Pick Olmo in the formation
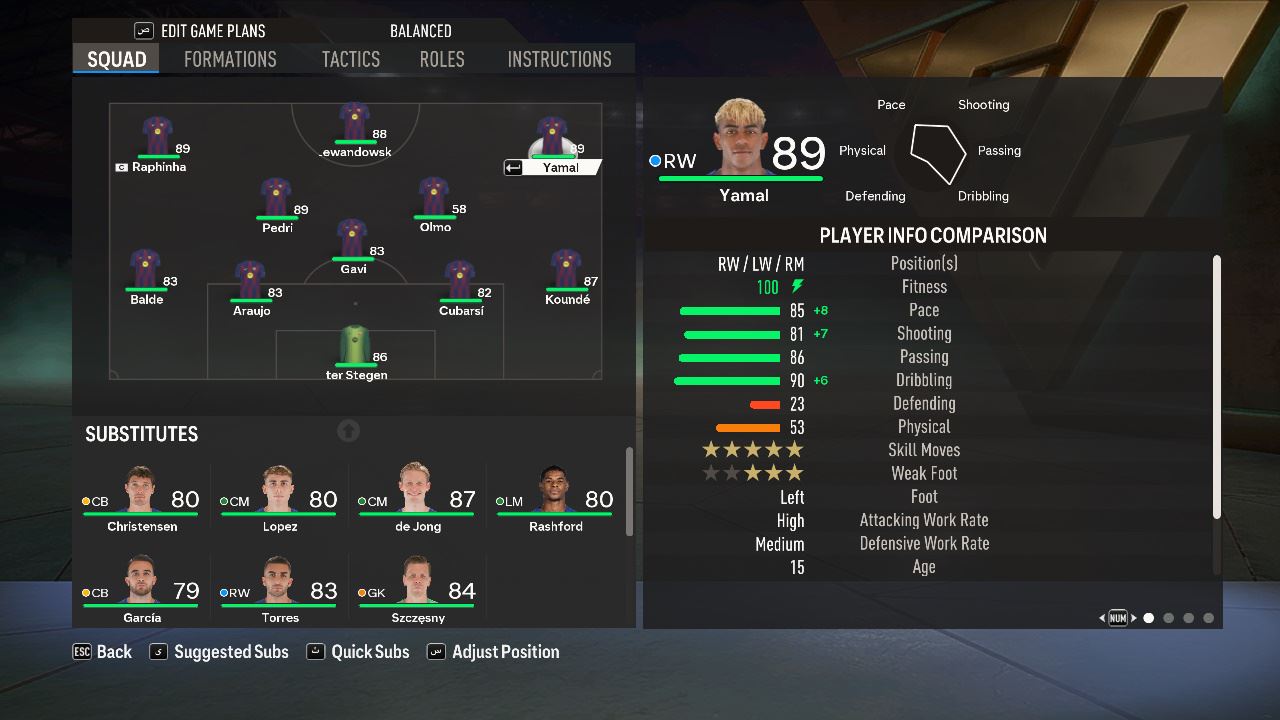 point(434,198)
